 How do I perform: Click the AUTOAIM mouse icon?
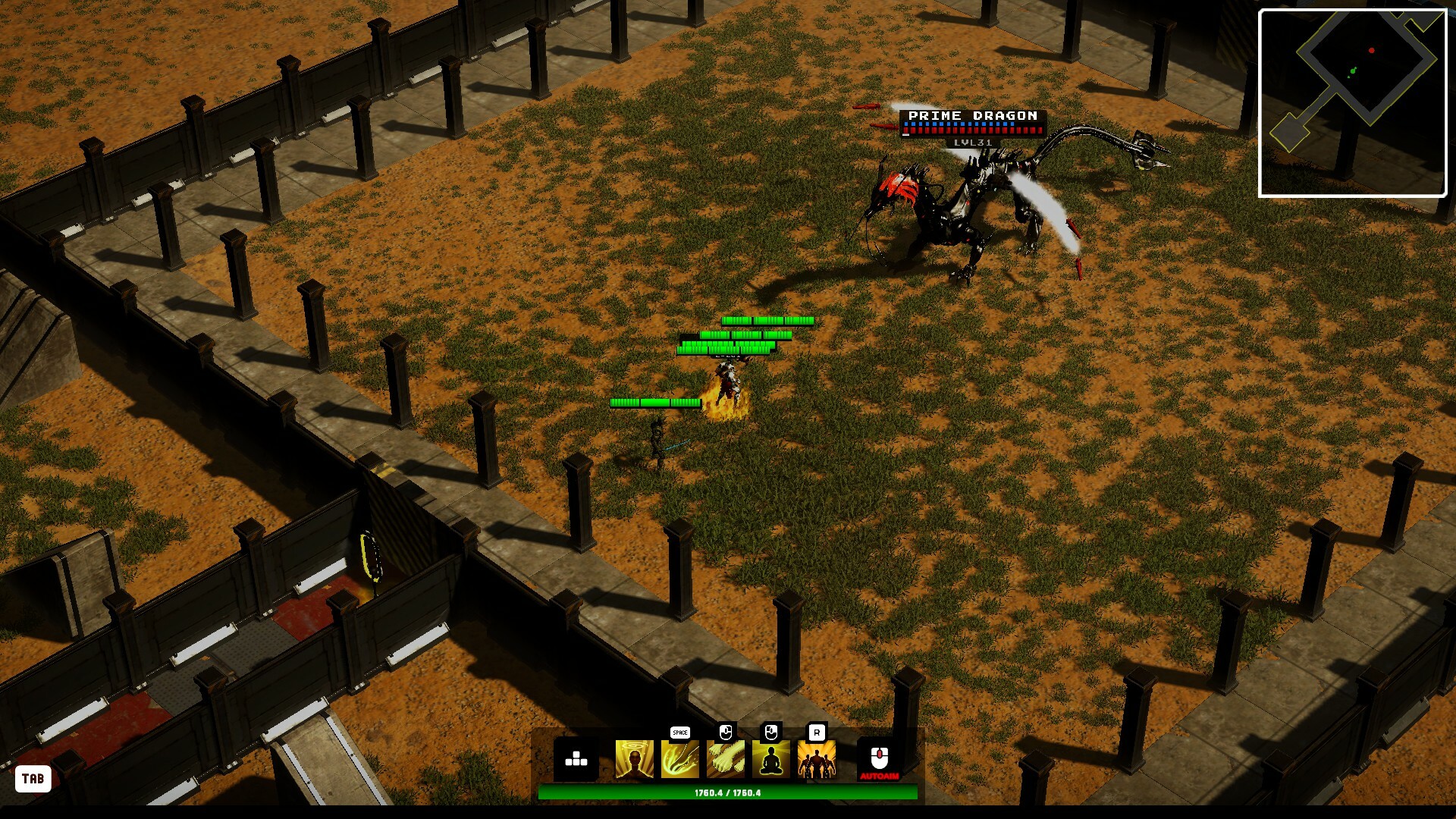pyautogui.click(x=878, y=758)
